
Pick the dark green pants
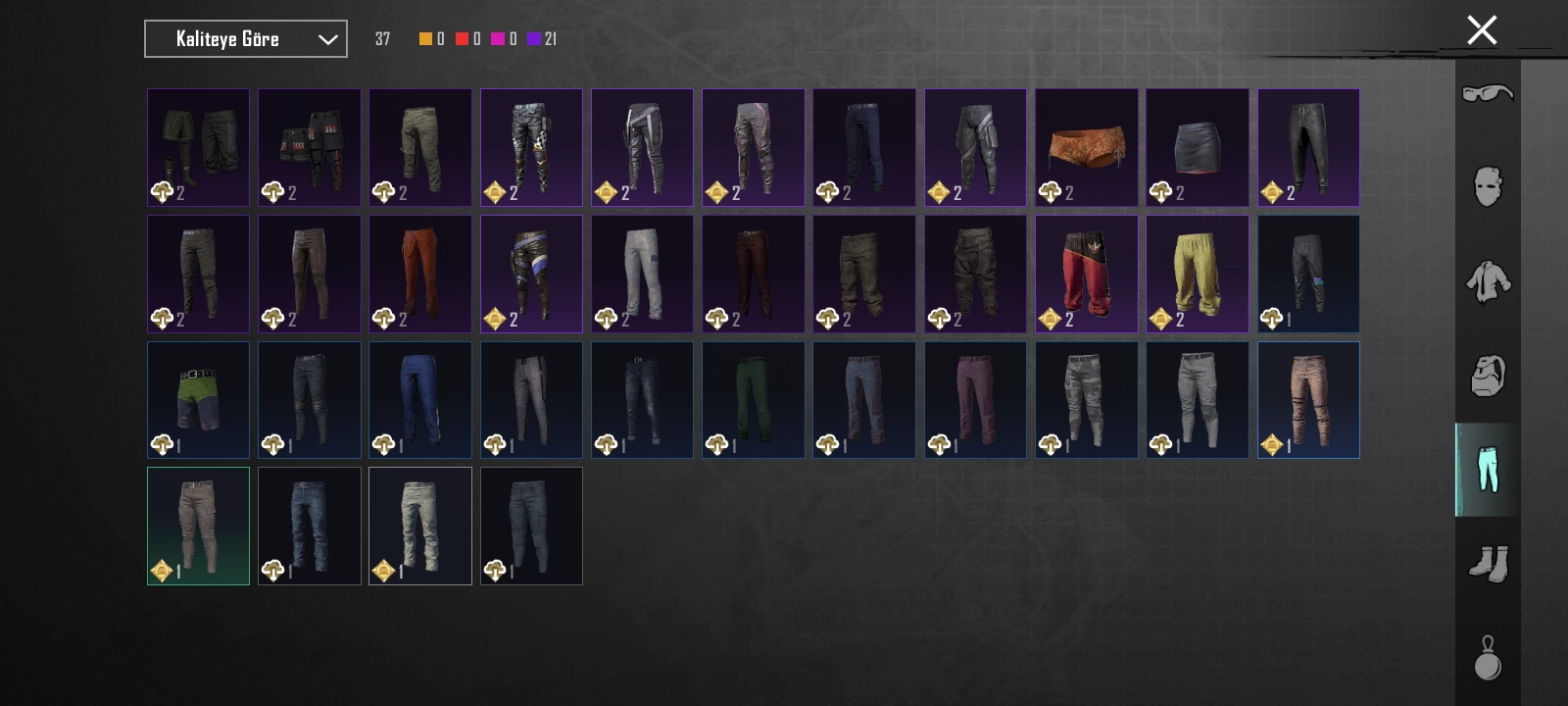[x=753, y=399]
